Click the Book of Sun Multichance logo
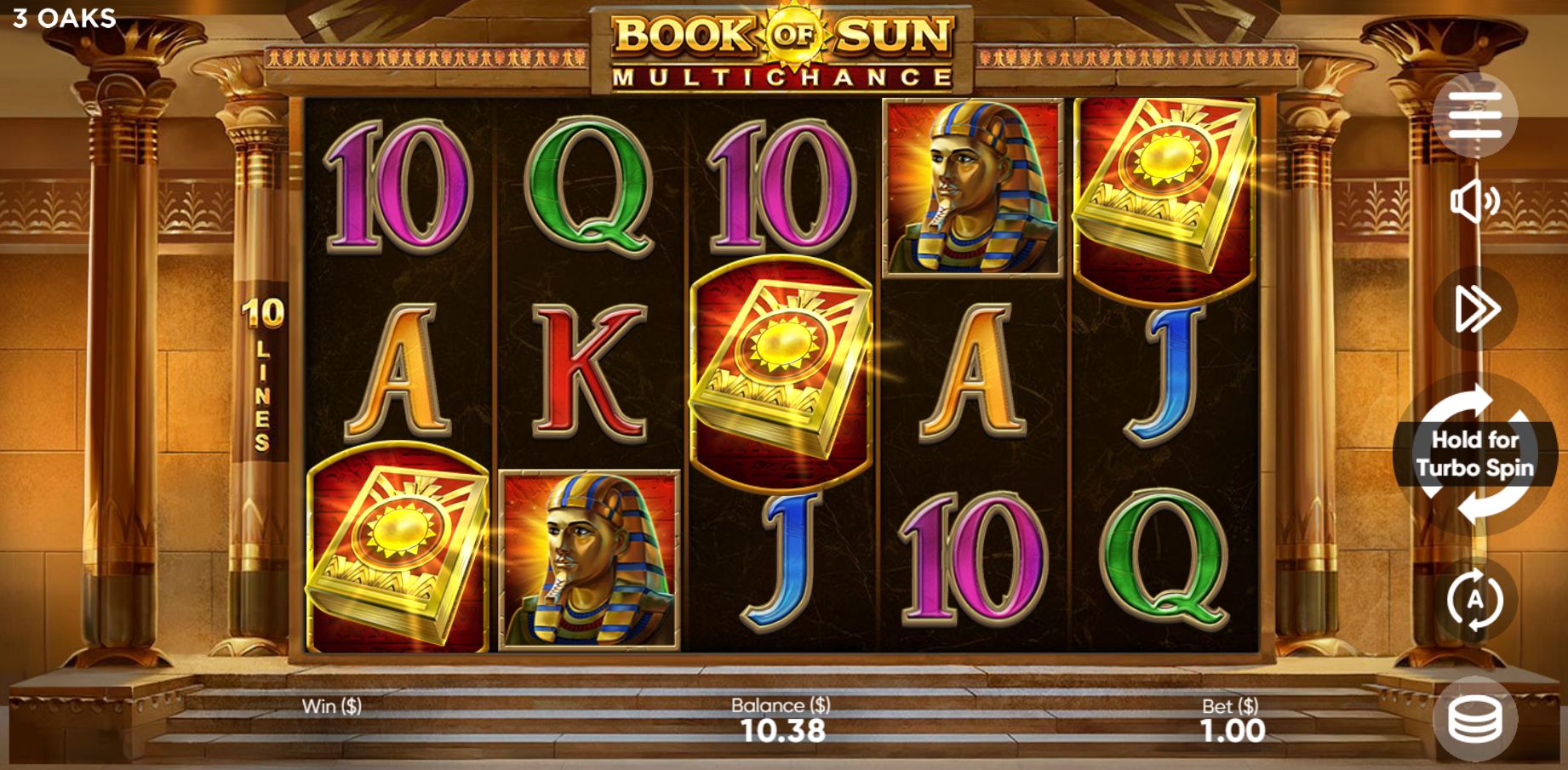Viewport: 1568px width, 770px height. [783, 47]
